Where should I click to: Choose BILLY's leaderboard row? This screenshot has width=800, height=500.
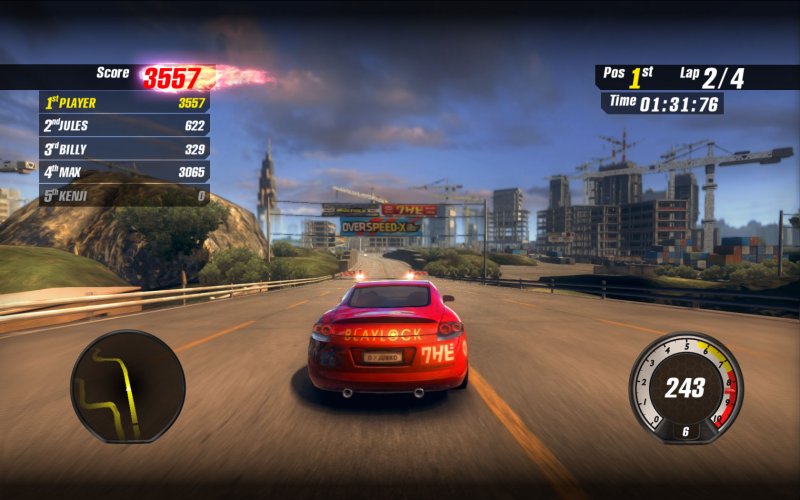[124, 149]
